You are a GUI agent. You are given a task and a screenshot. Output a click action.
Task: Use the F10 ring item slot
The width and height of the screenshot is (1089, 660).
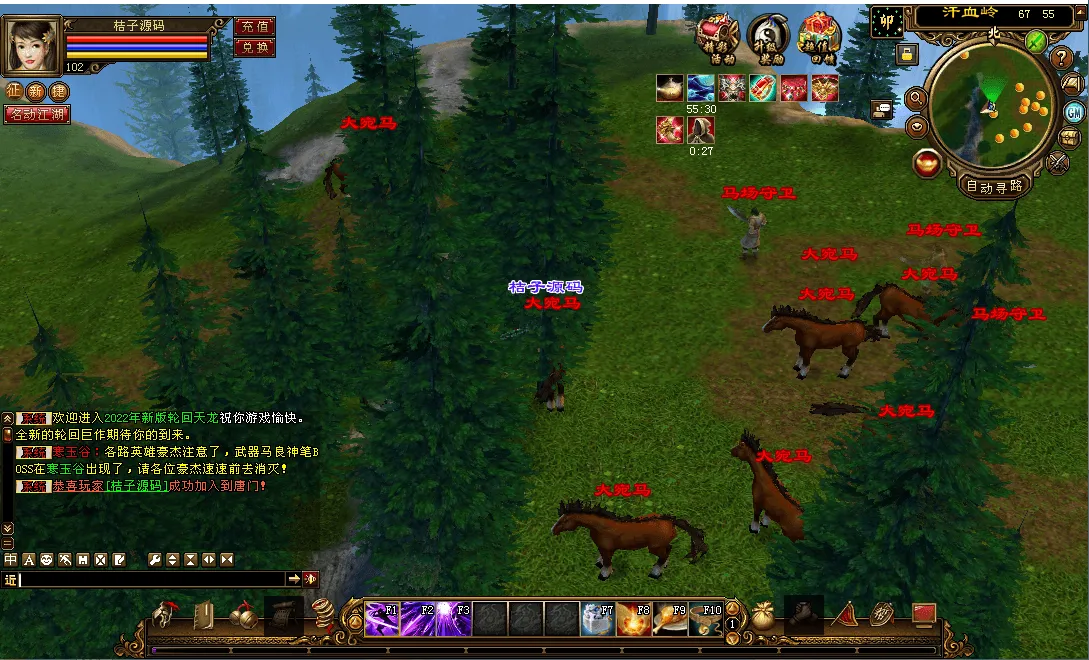(x=705, y=620)
